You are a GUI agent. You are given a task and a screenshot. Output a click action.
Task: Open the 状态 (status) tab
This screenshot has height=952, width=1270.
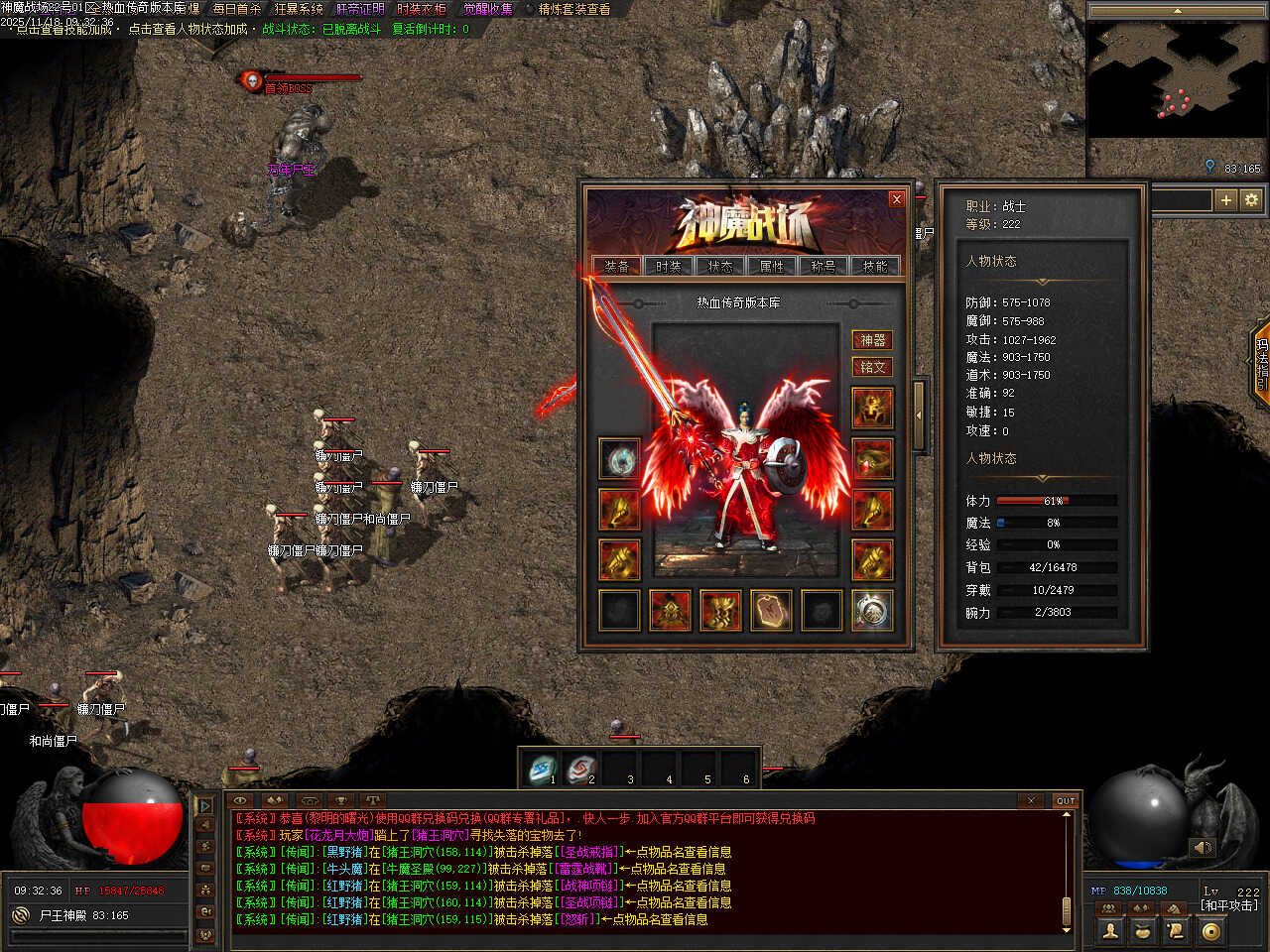[x=720, y=266]
